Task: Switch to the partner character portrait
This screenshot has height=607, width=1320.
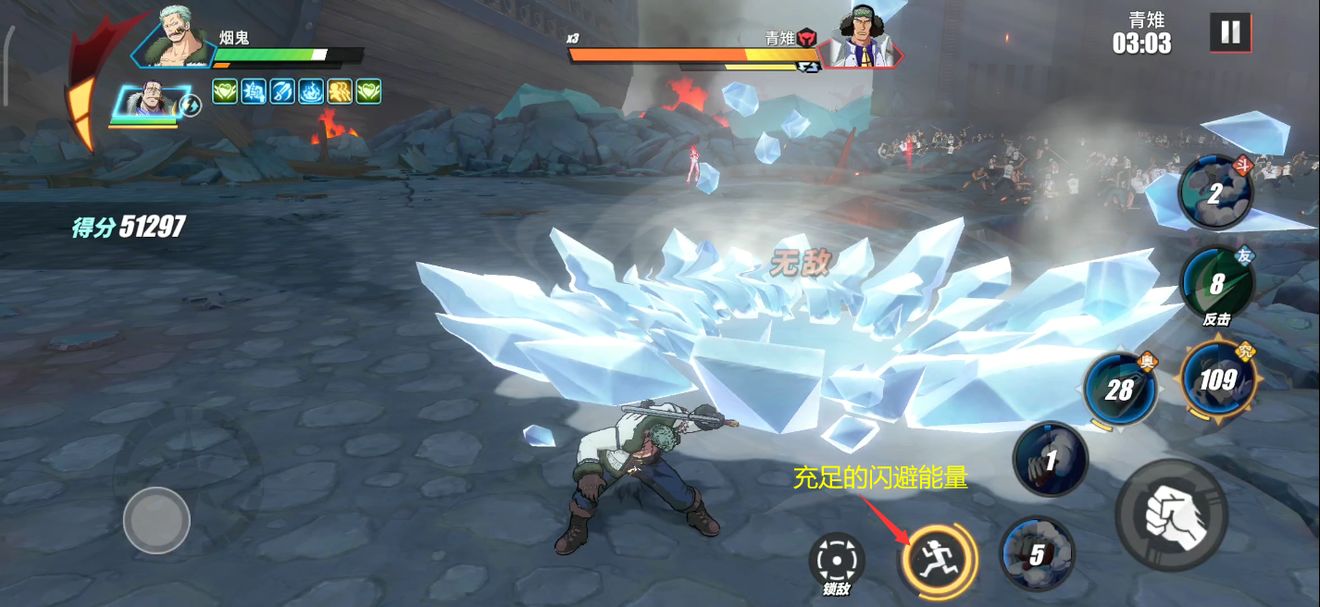Action: (x=145, y=104)
